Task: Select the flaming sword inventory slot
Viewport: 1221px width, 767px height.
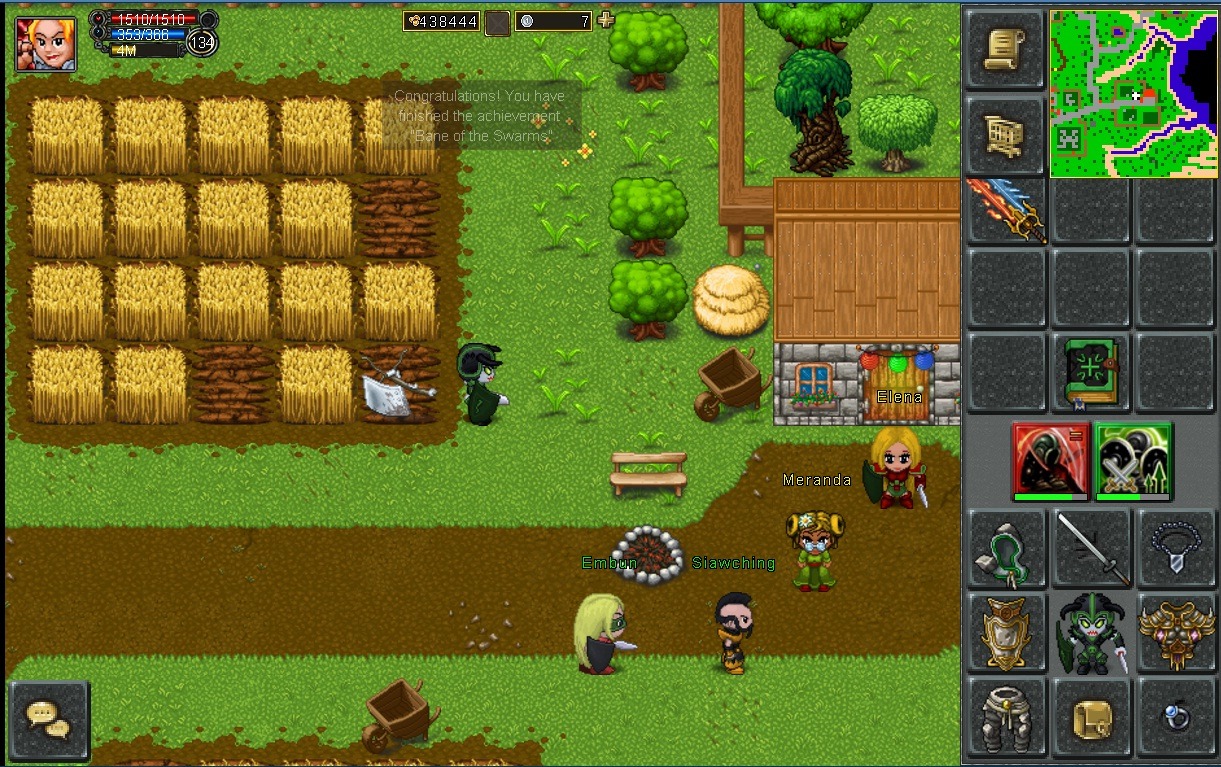Action: tap(1006, 211)
